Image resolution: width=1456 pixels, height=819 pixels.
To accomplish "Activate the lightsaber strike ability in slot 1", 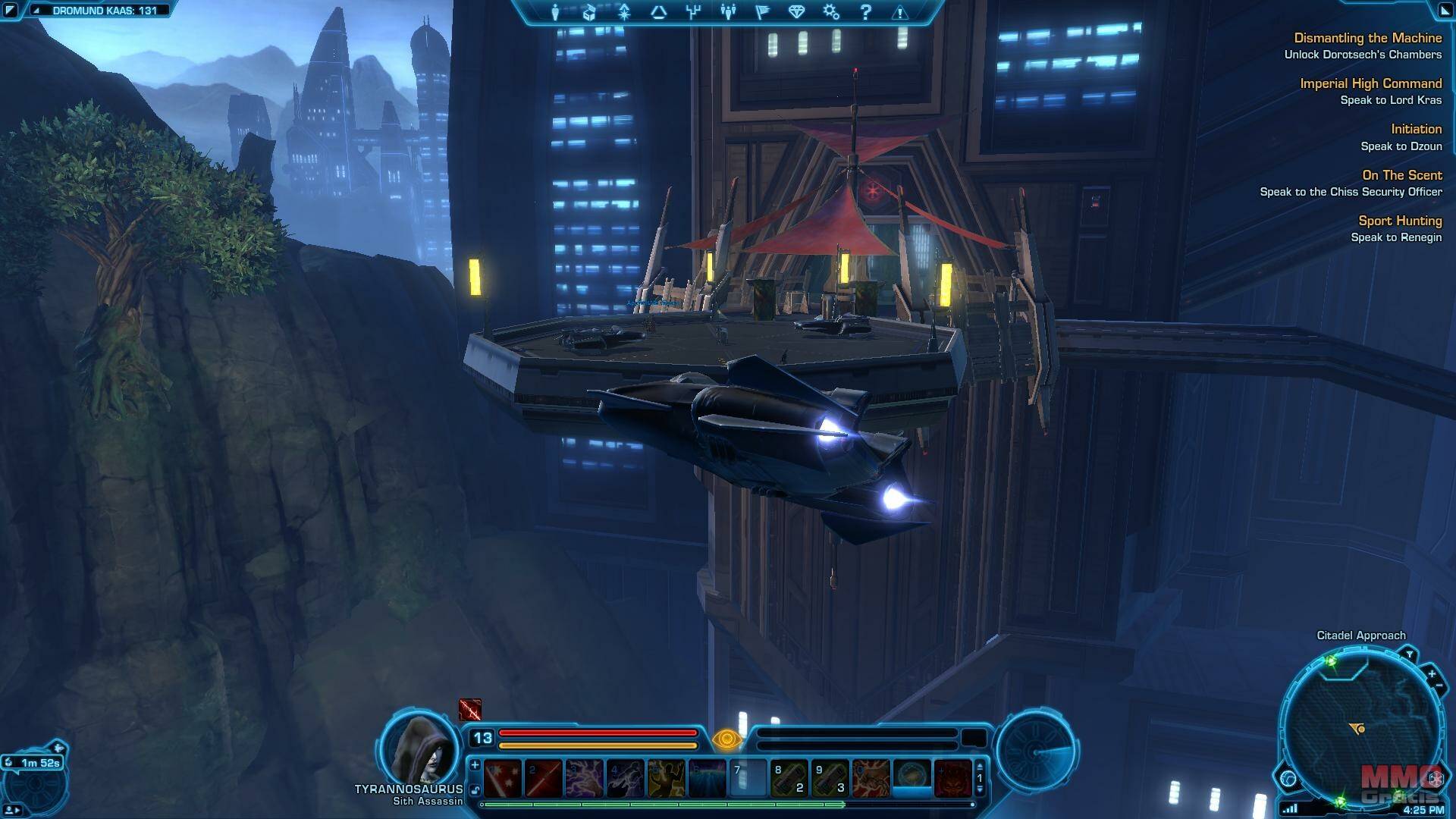I will pos(503,778).
